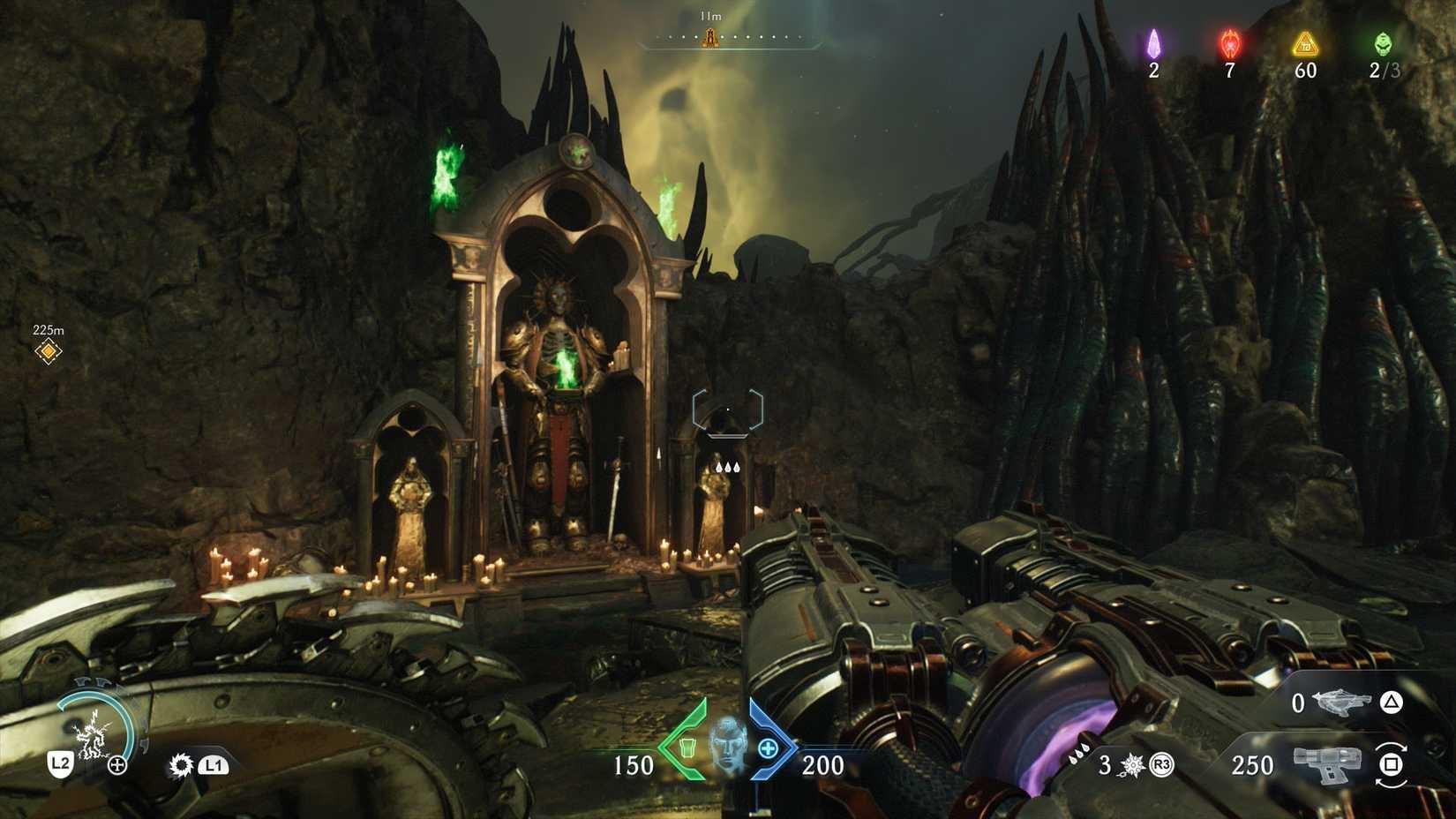Select the pistol weapon silhouette showing 250 ammo
Viewport: 1456px width, 819px height.
pyautogui.click(x=1327, y=764)
